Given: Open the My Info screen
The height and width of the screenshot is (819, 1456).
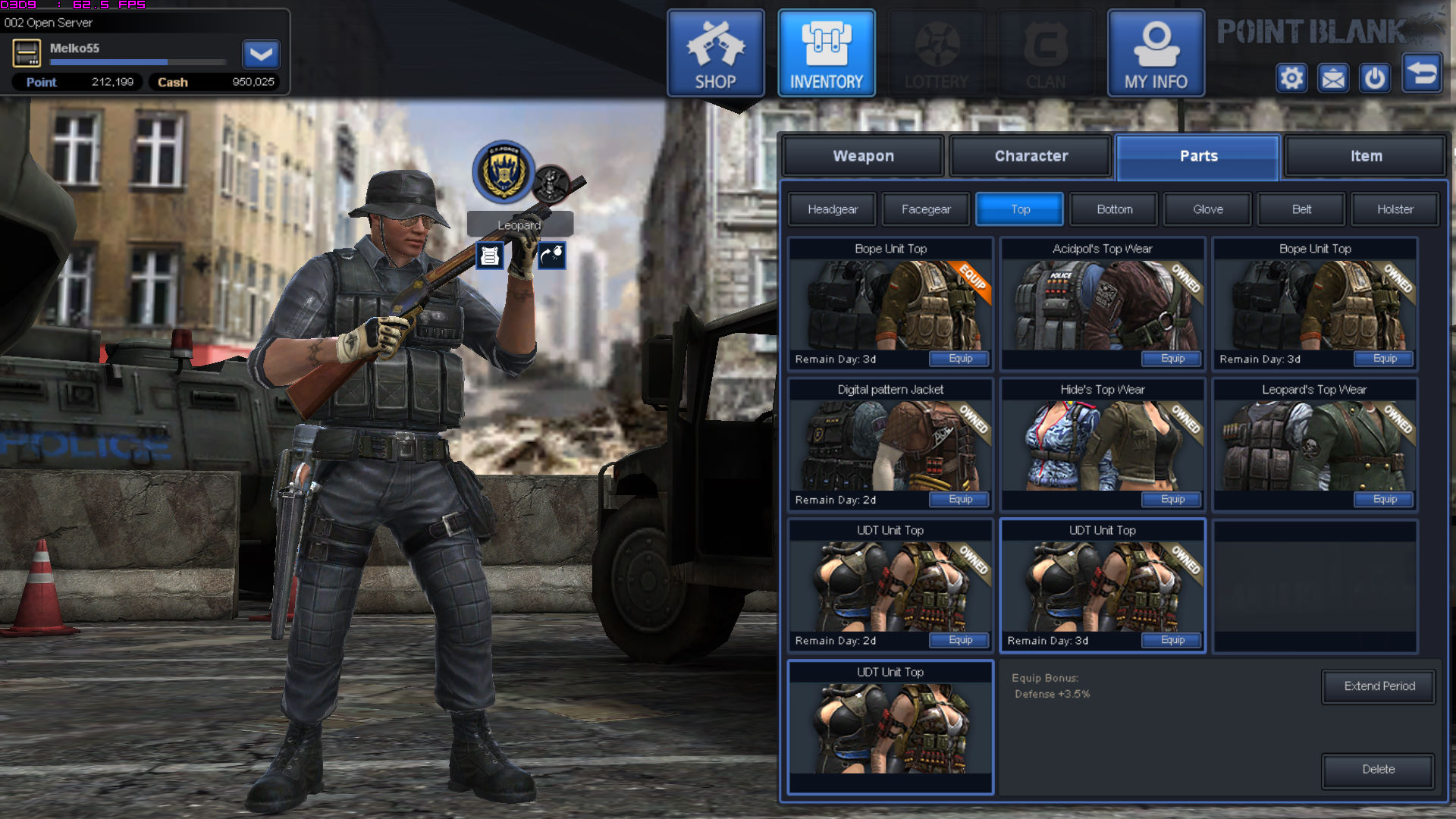Looking at the screenshot, I should click(1156, 53).
